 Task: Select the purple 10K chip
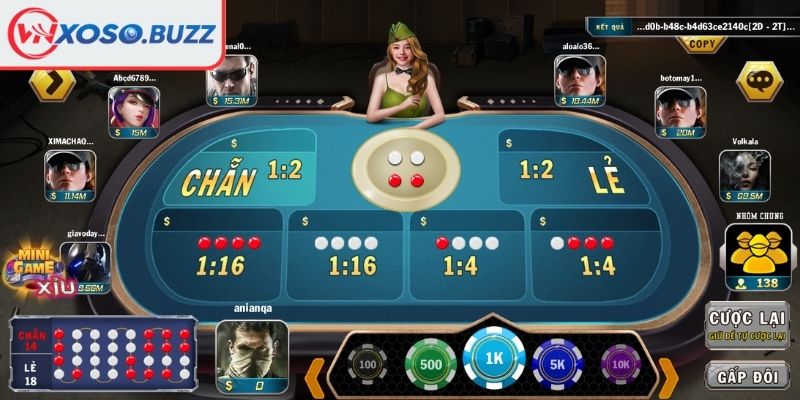[619, 365]
